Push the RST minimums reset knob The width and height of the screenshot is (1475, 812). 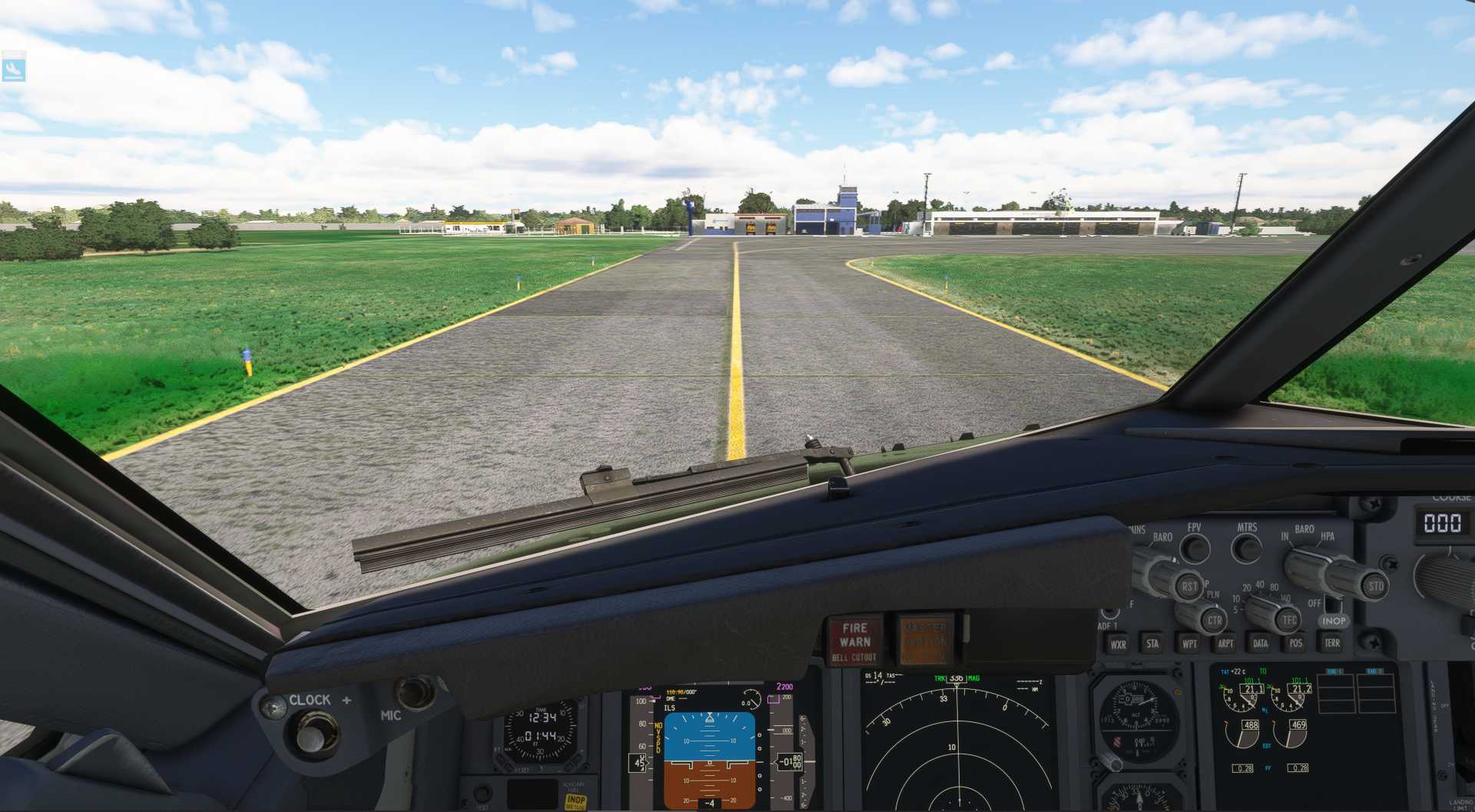click(x=1189, y=586)
